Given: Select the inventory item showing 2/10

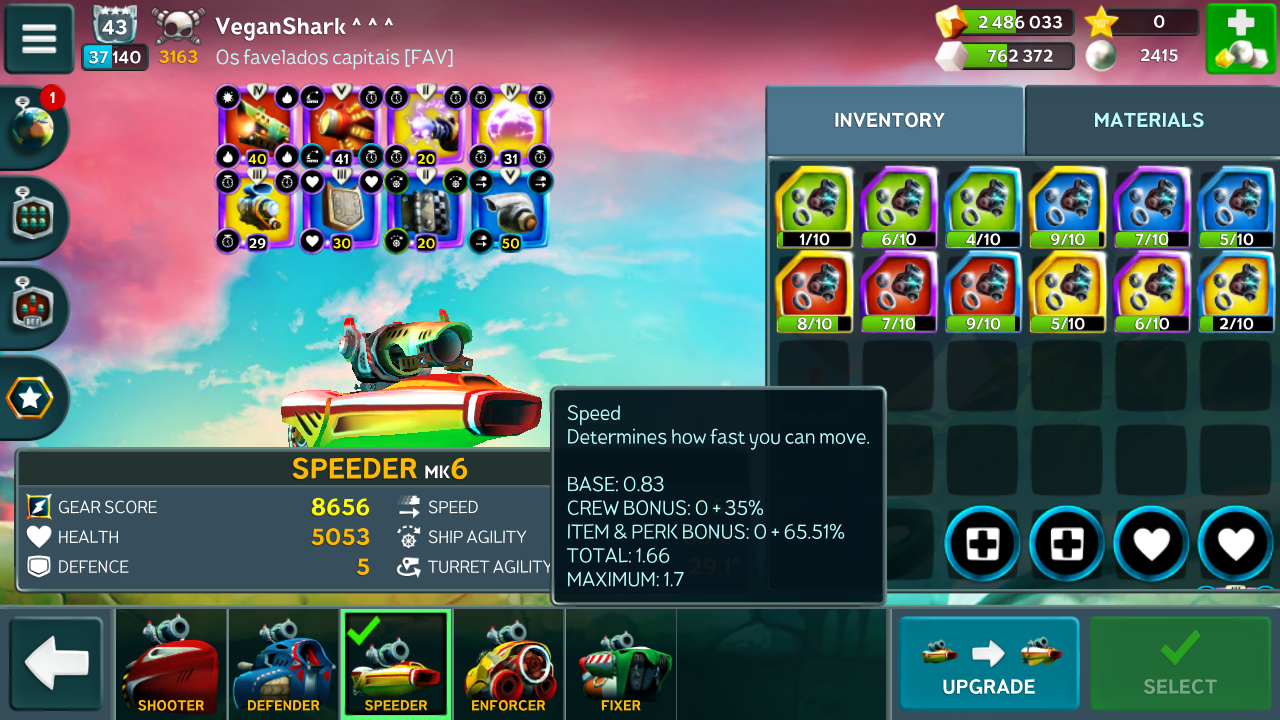Looking at the screenshot, I should point(1236,292).
